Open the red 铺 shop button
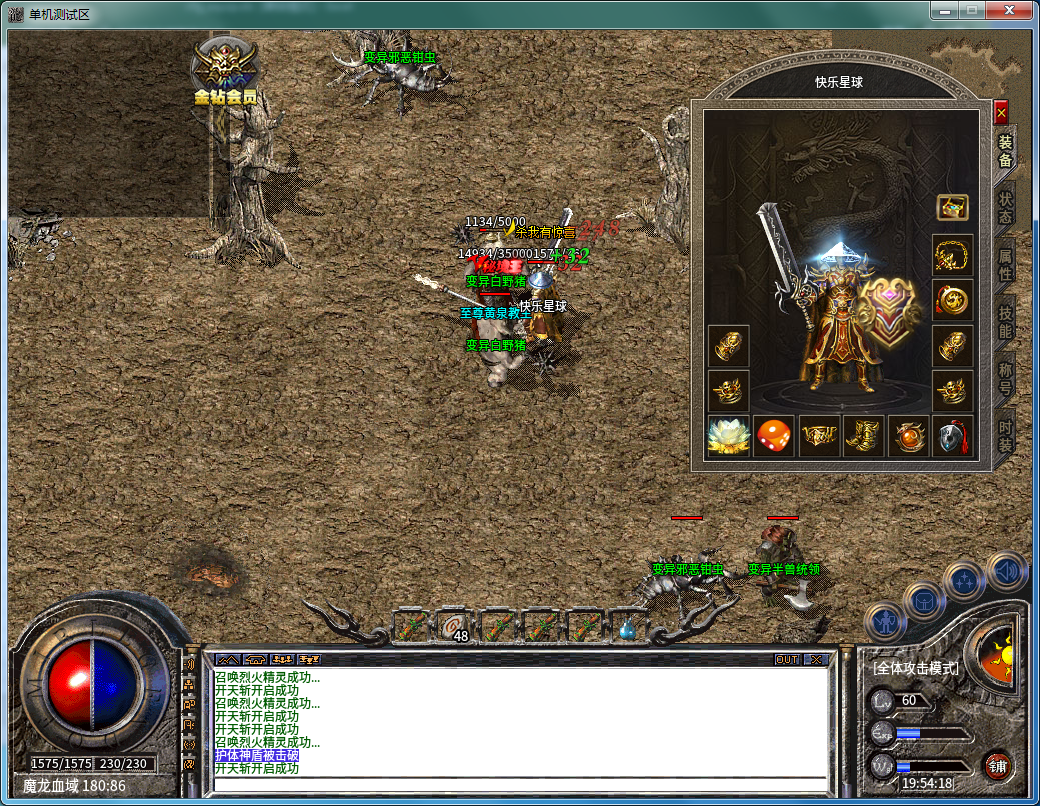The height and width of the screenshot is (806, 1040). [997, 766]
